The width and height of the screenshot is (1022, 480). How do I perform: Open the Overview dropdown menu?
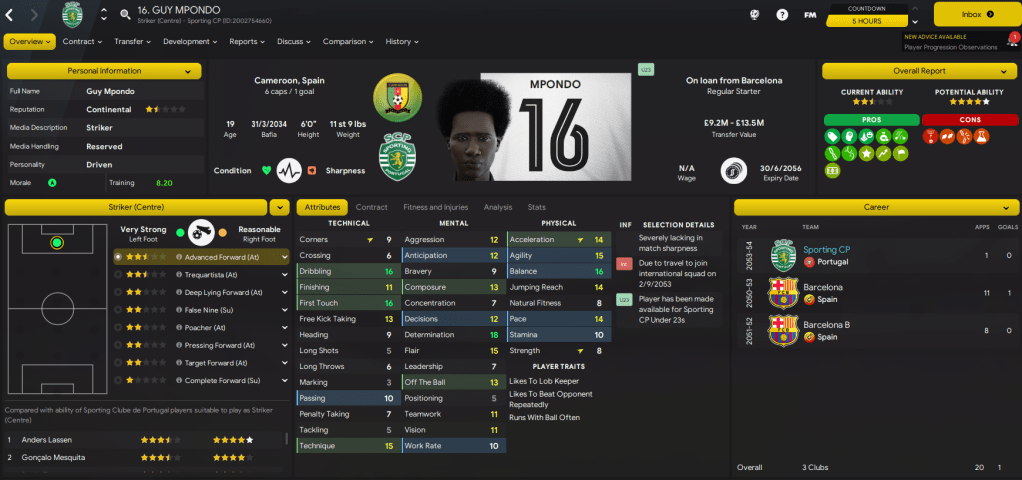[x=30, y=42]
